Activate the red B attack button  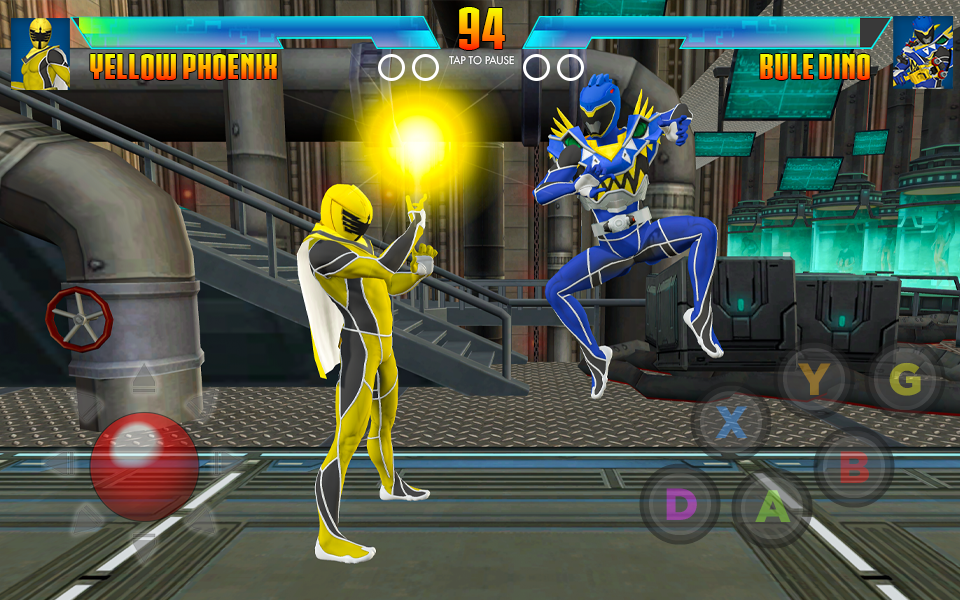click(x=853, y=466)
